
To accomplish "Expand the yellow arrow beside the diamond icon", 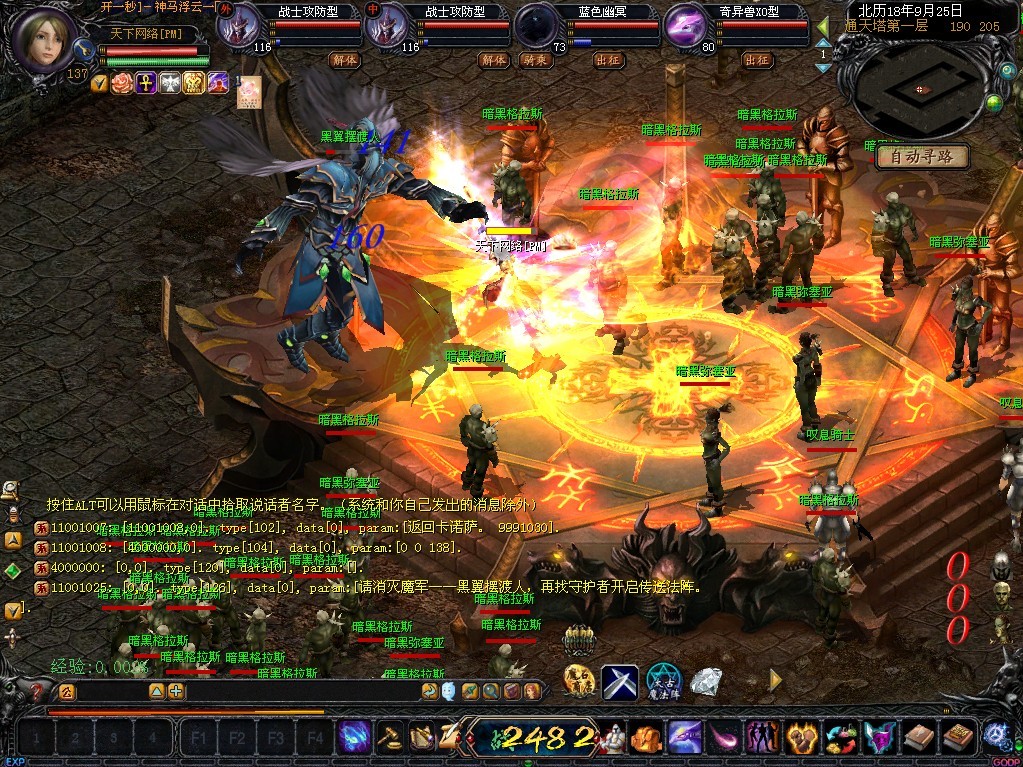I will pos(774,681).
